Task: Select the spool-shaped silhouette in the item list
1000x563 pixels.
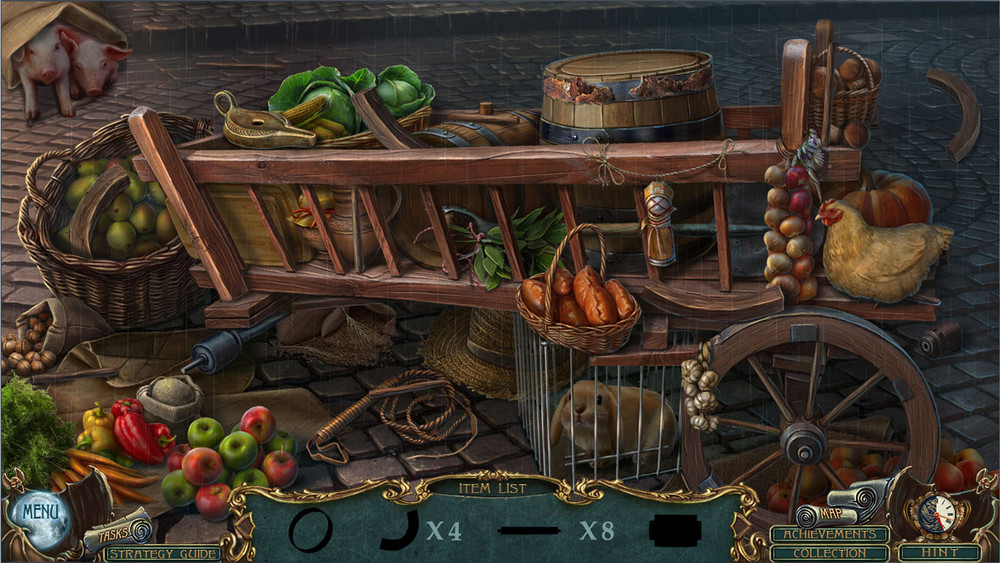Action: 677,530
